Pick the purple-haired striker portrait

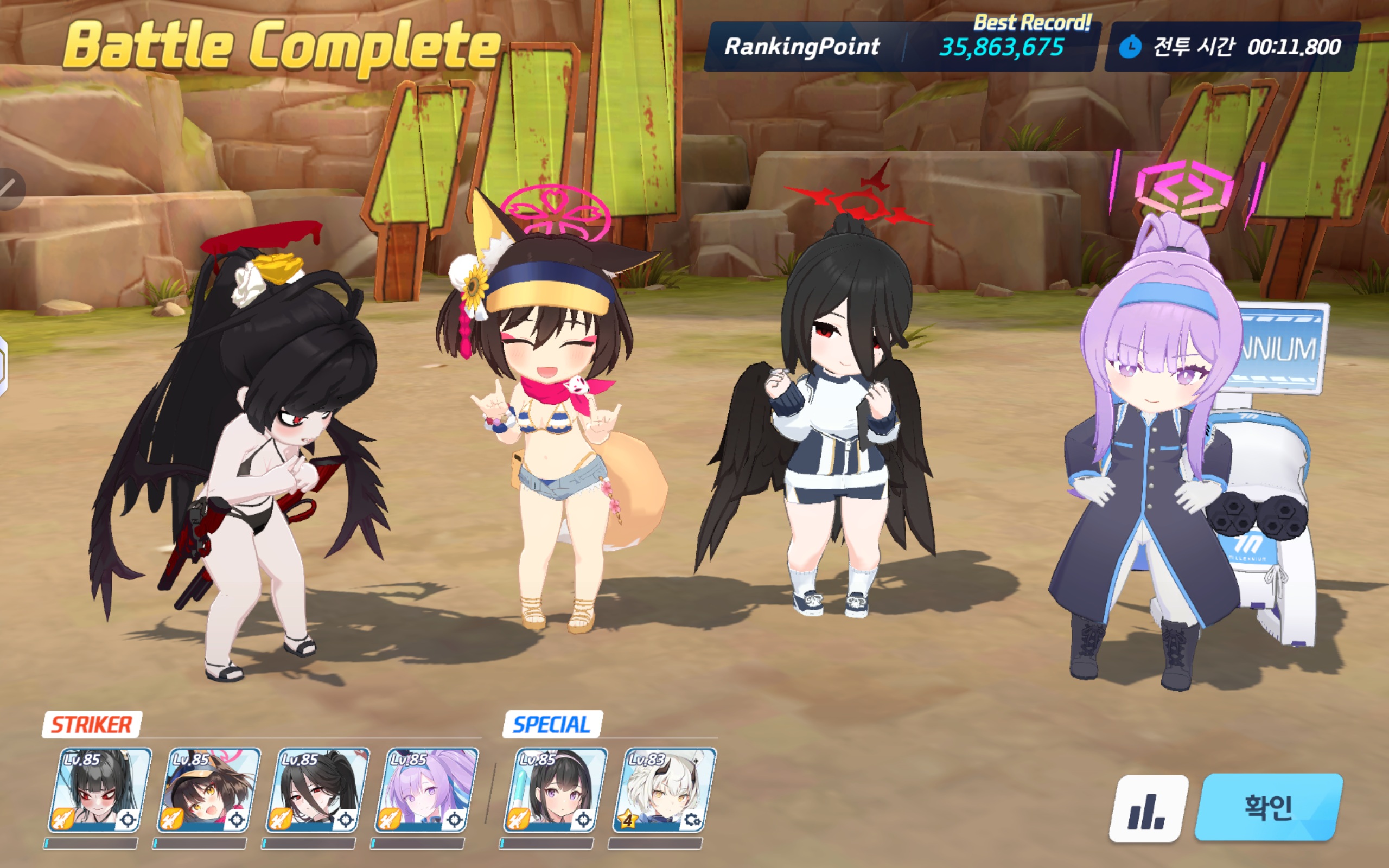tap(426, 790)
